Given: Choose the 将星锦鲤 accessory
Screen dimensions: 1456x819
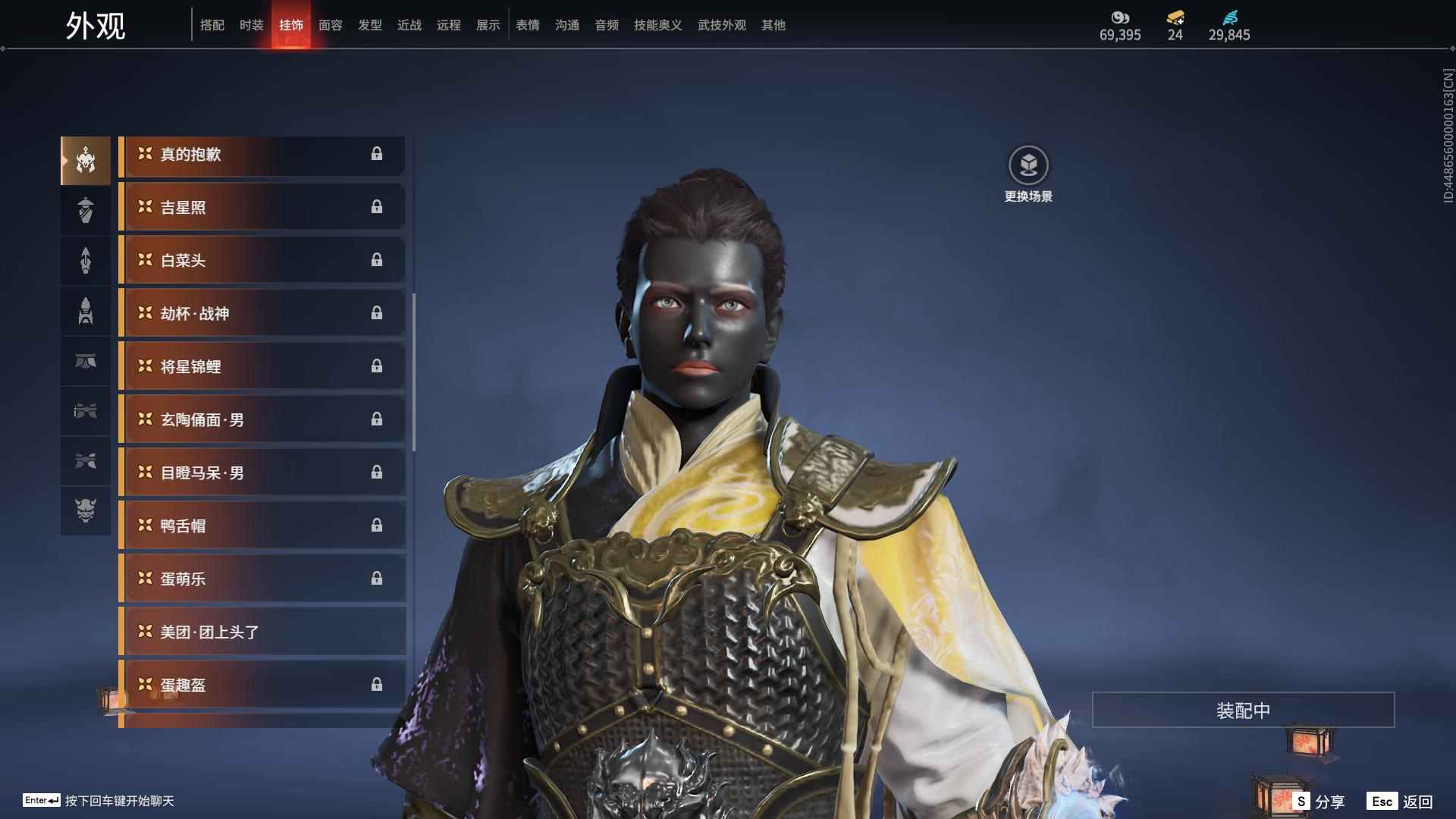Looking at the screenshot, I should (262, 366).
